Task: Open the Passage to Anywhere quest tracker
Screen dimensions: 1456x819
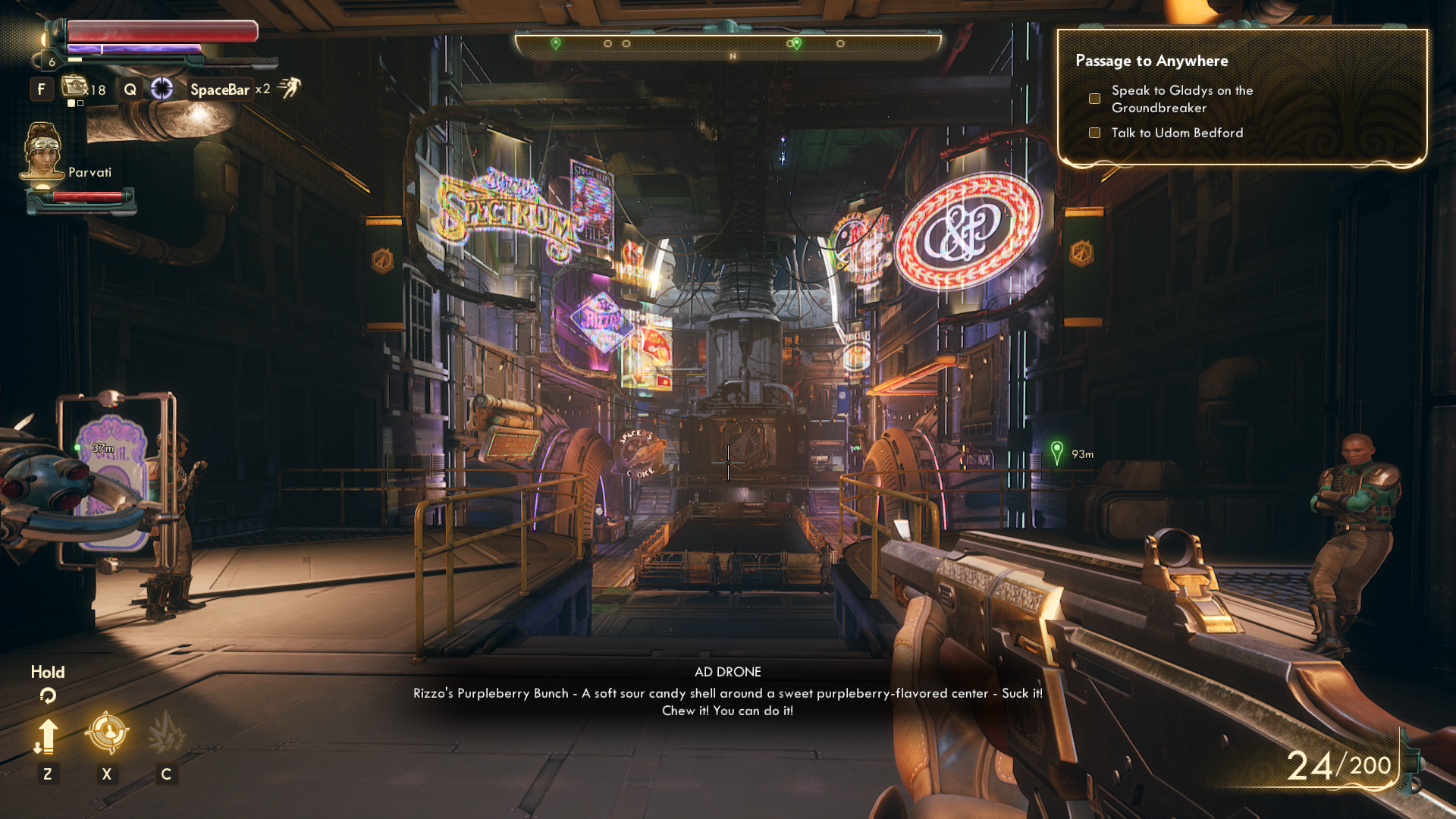Action: (x=1151, y=61)
